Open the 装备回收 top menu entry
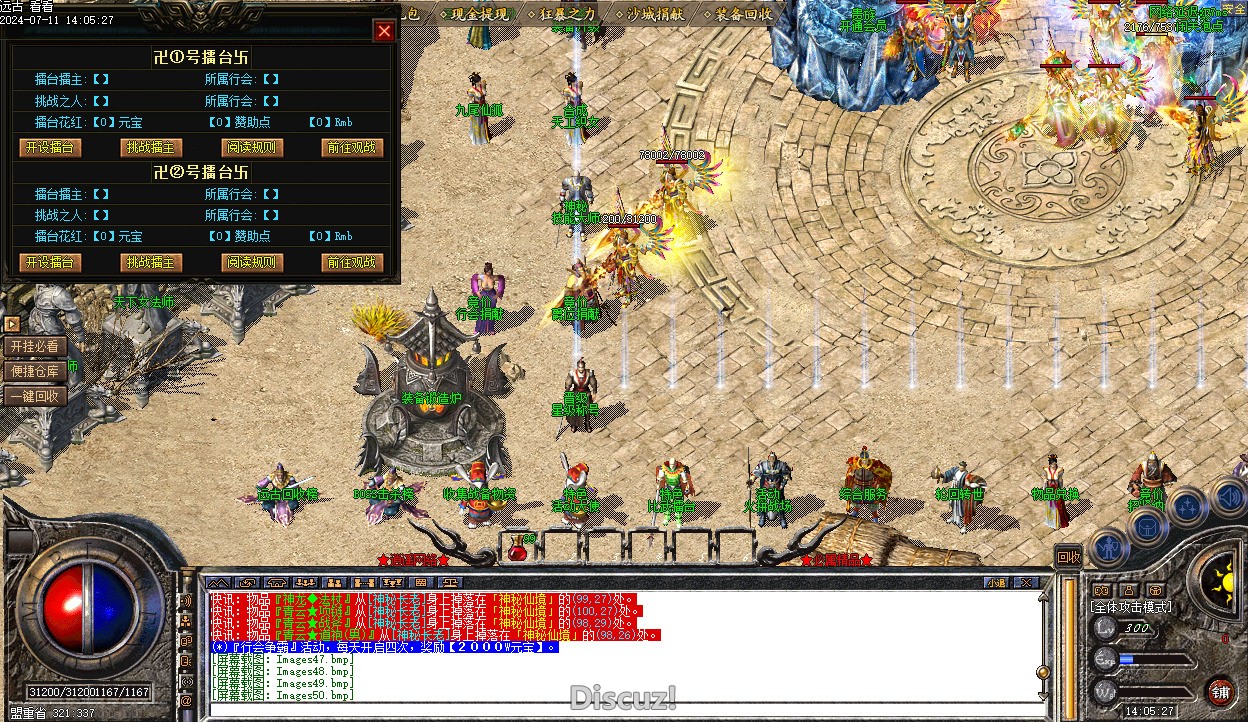Image resolution: width=1248 pixels, height=722 pixels. click(744, 14)
